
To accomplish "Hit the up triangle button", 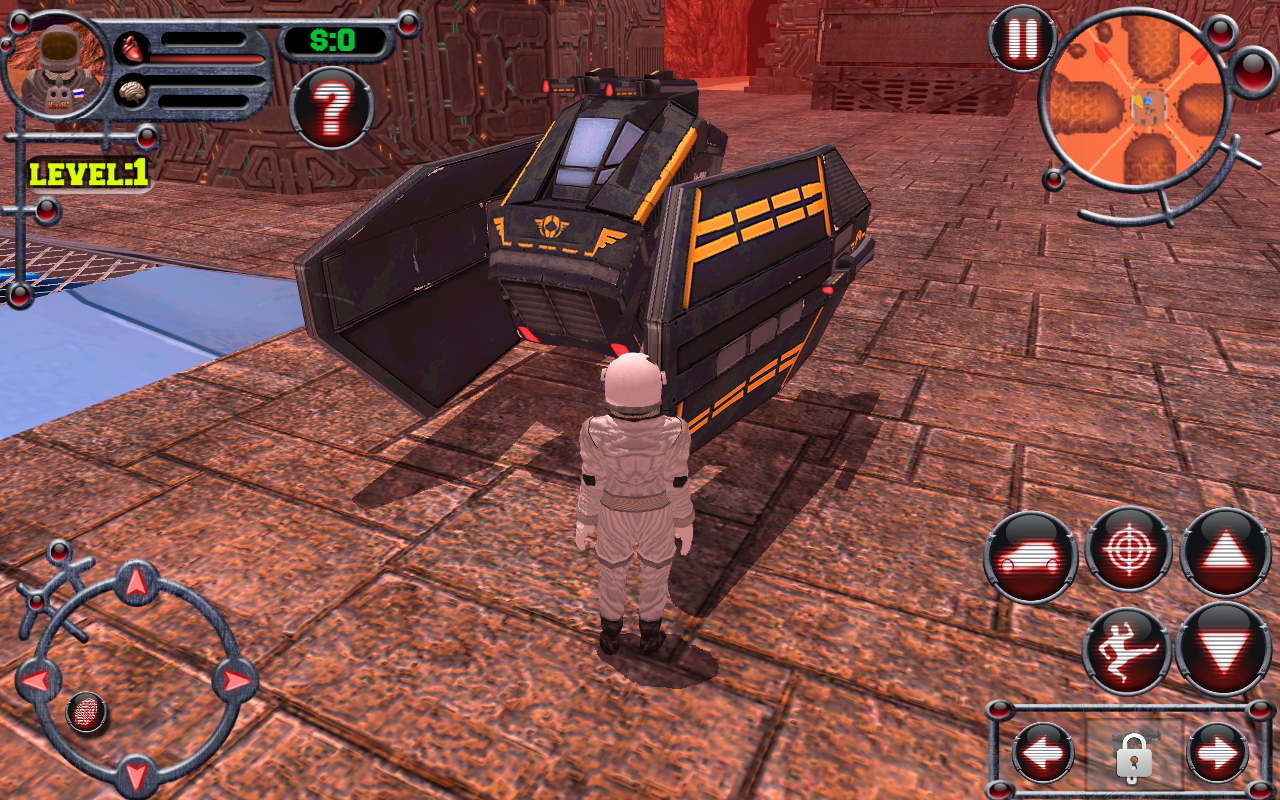I will (x=1225, y=553).
